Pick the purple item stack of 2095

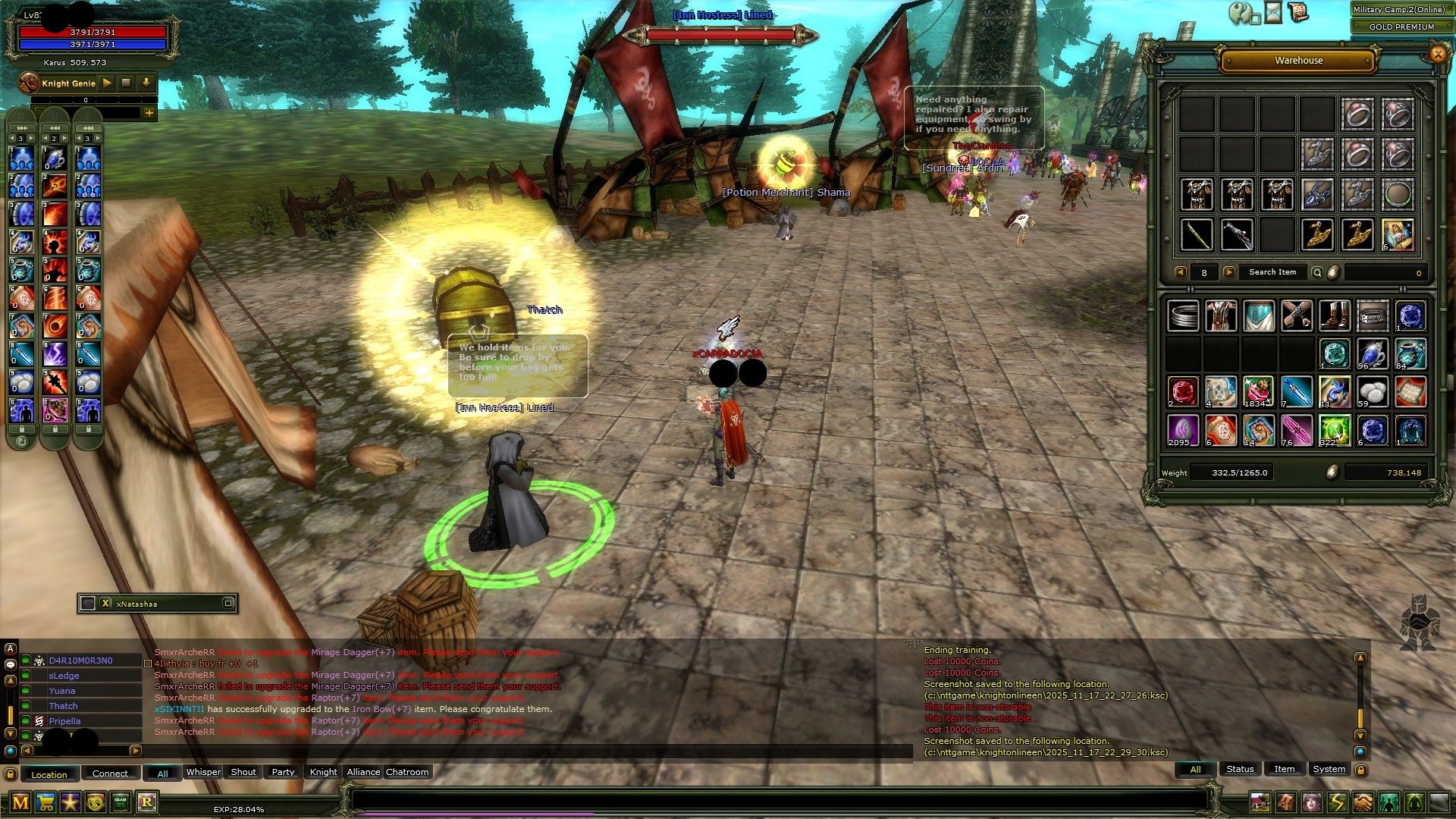1182,430
